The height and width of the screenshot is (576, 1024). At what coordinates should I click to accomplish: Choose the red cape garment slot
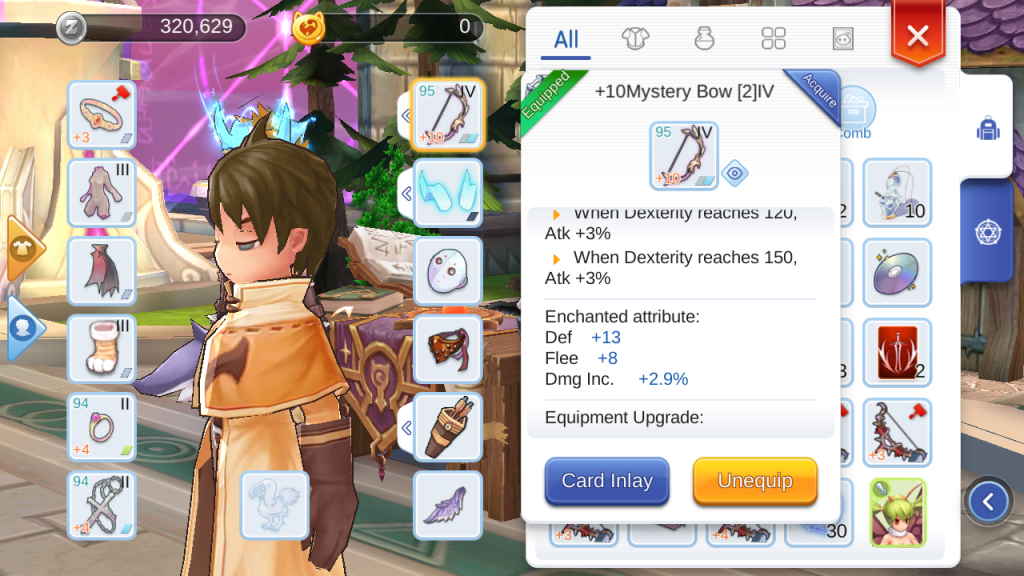pyautogui.click(x=102, y=271)
